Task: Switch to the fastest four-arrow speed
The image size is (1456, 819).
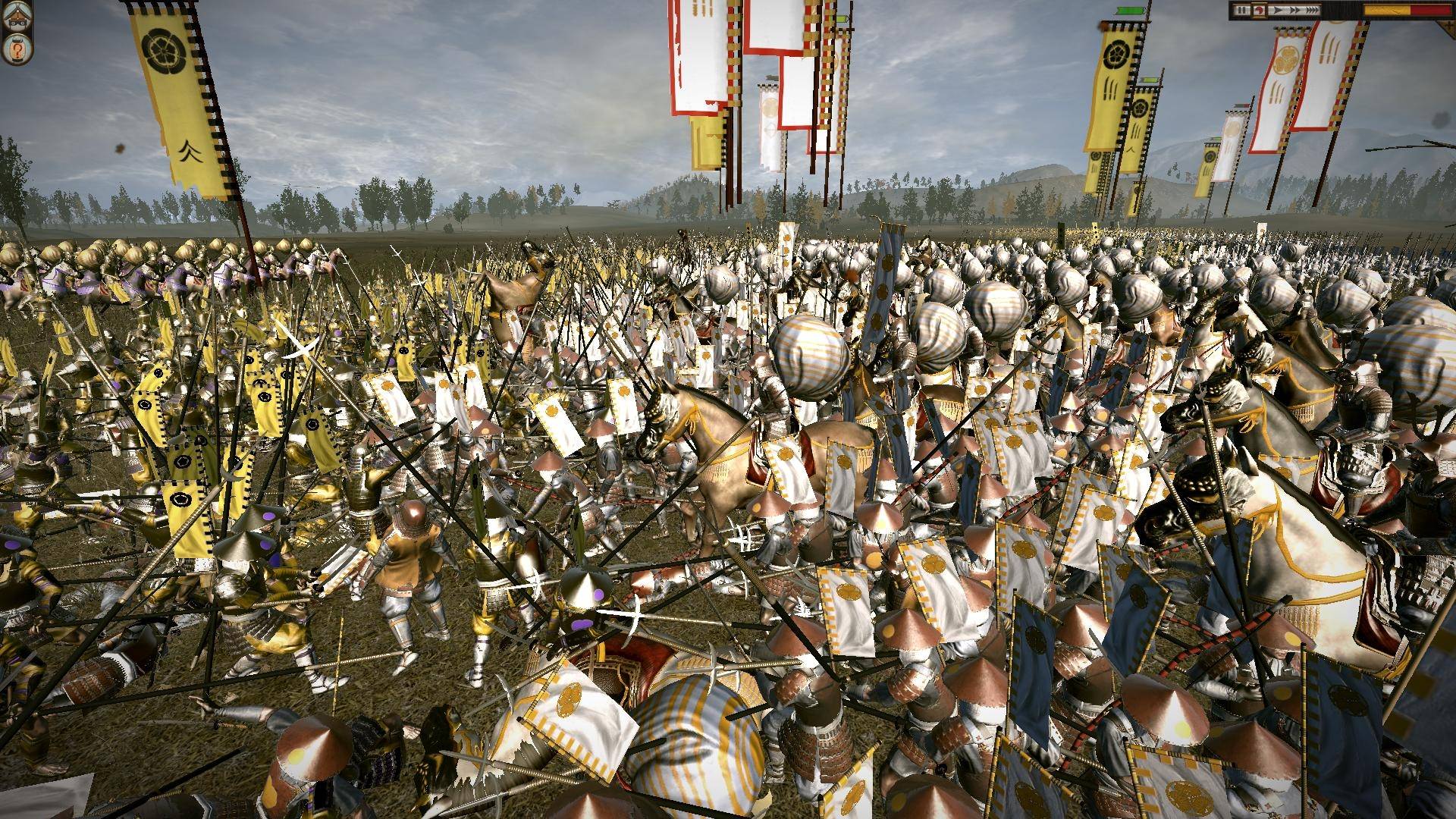Action: (1312, 10)
